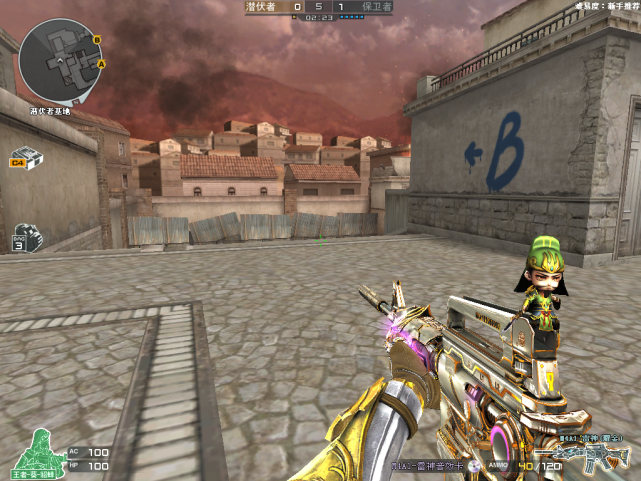Viewport: 641px width, 481px height.
Task: Click the circular minimap
Action: (59, 60)
